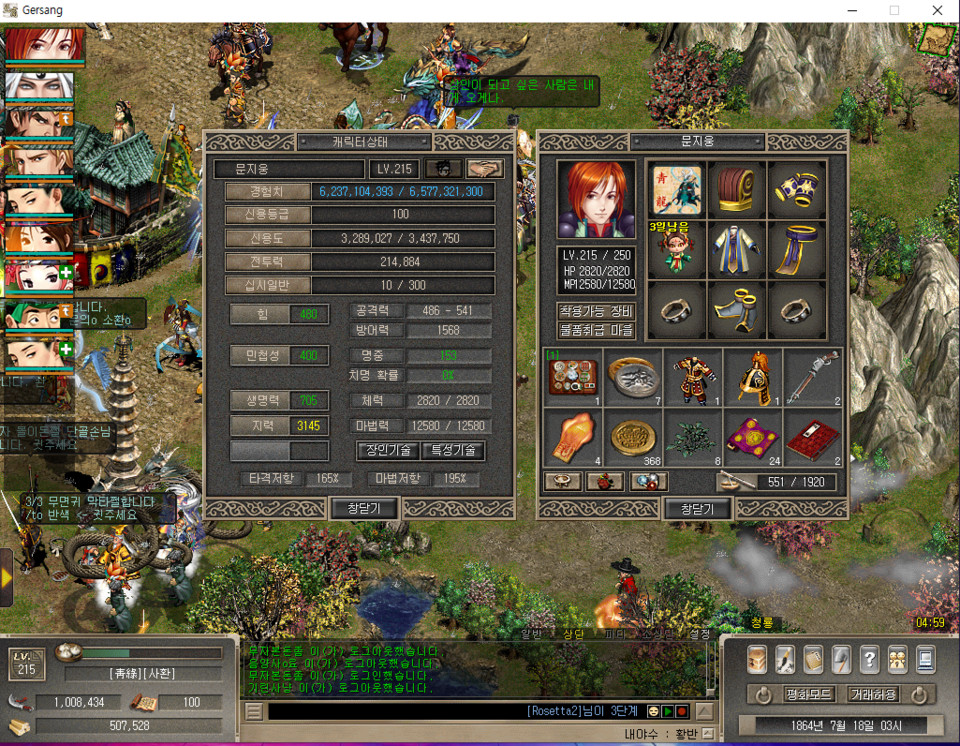Select the red armor suit in inventory
The image size is (960, 746).
pos(693,378)
